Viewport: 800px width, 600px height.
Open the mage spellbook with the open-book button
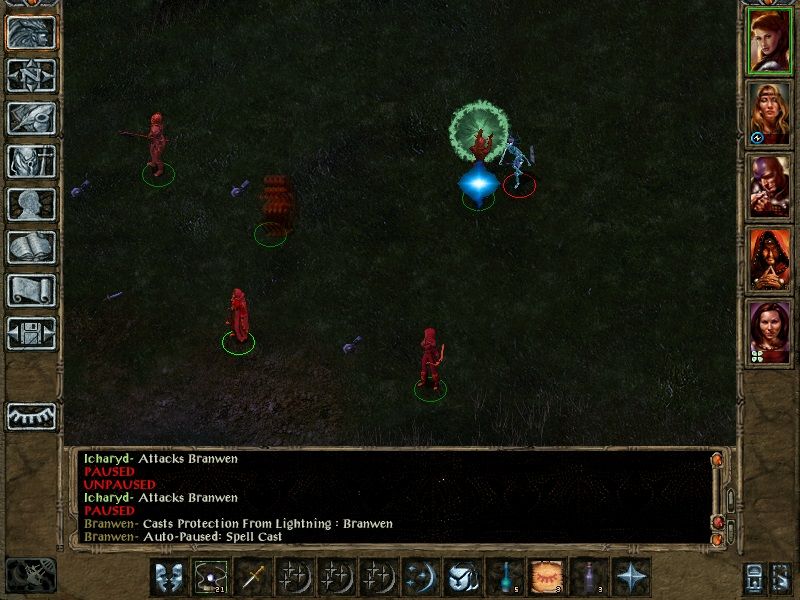(32, 248)
